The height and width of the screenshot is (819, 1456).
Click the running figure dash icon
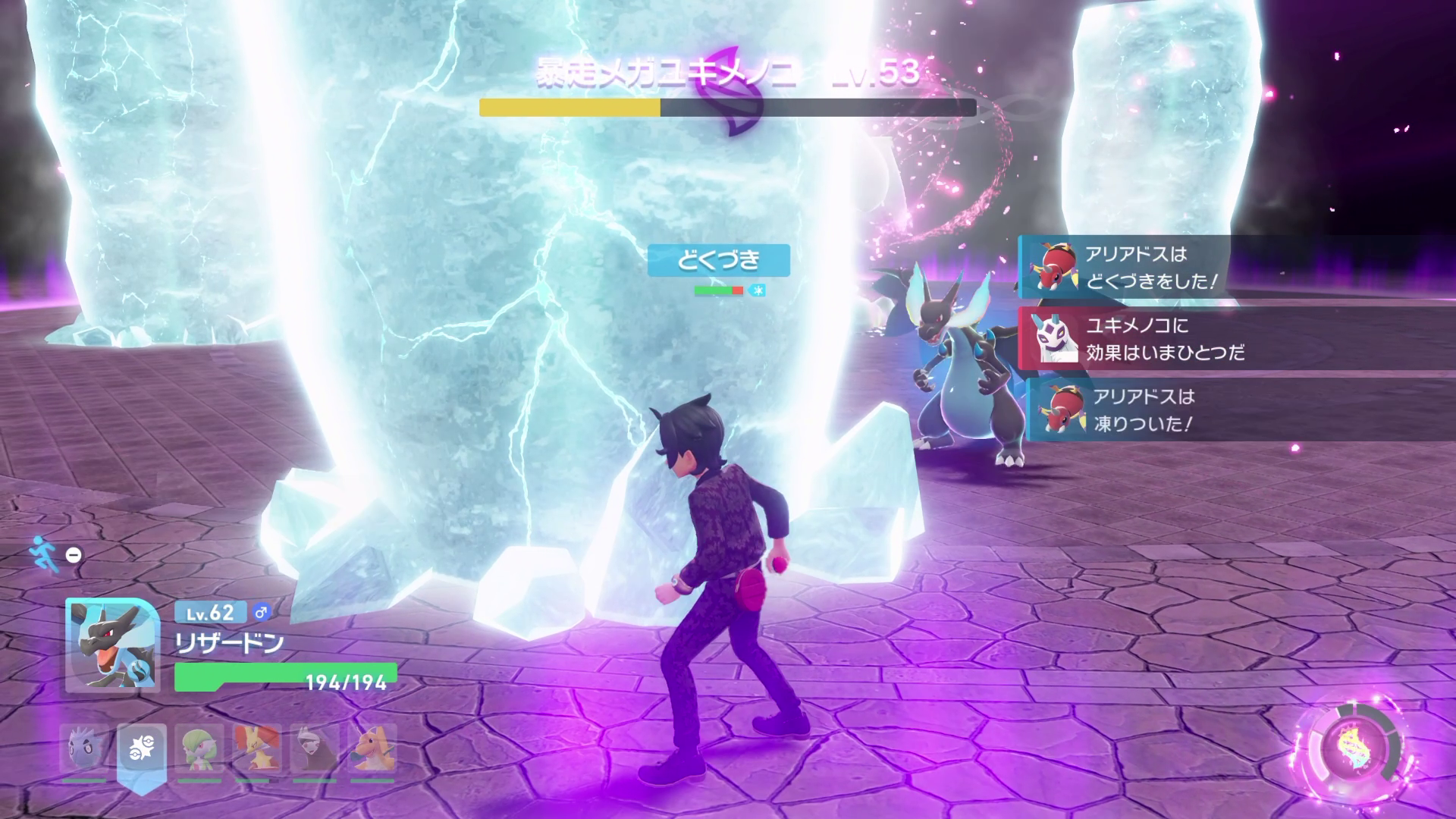(x=44, y=554)
